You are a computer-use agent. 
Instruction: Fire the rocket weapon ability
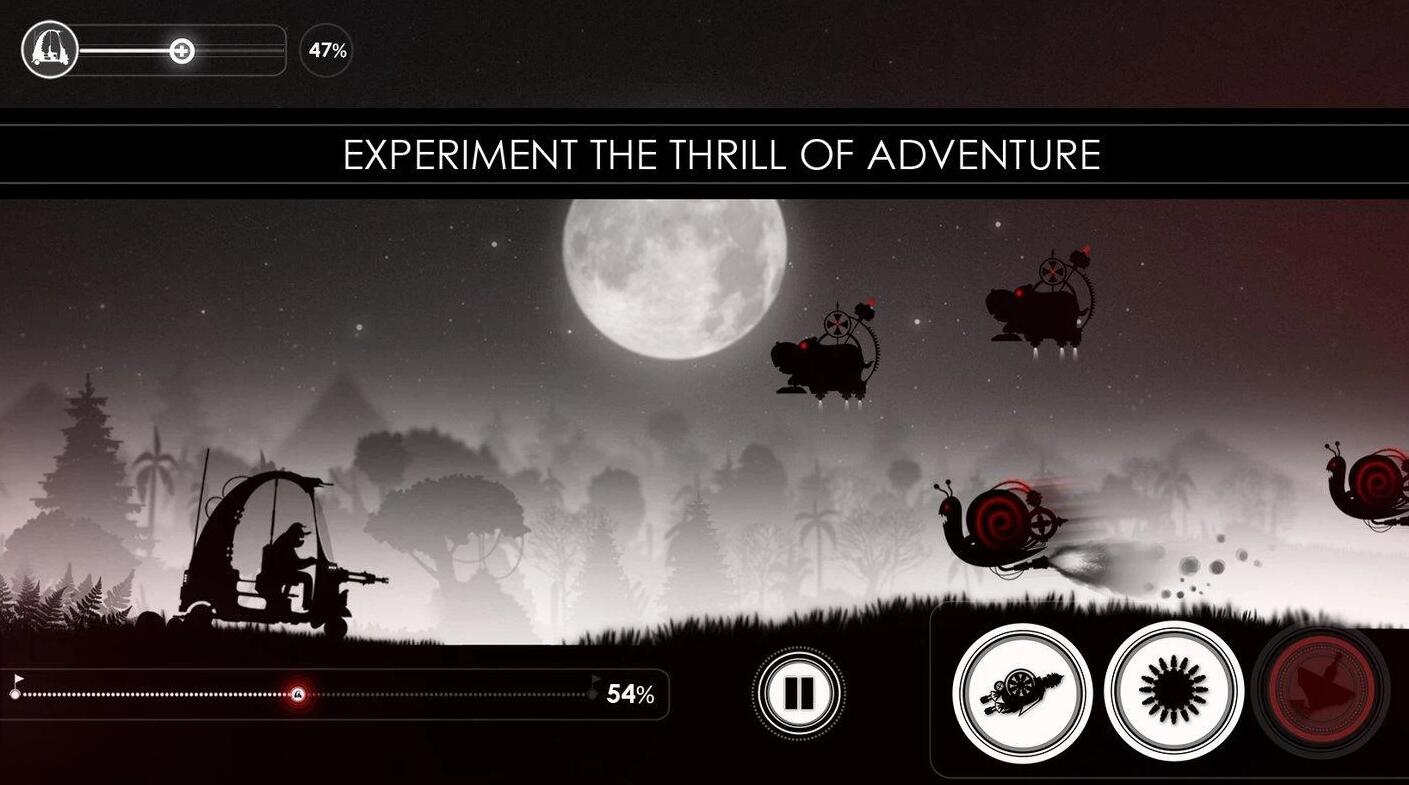(1021, 692)
